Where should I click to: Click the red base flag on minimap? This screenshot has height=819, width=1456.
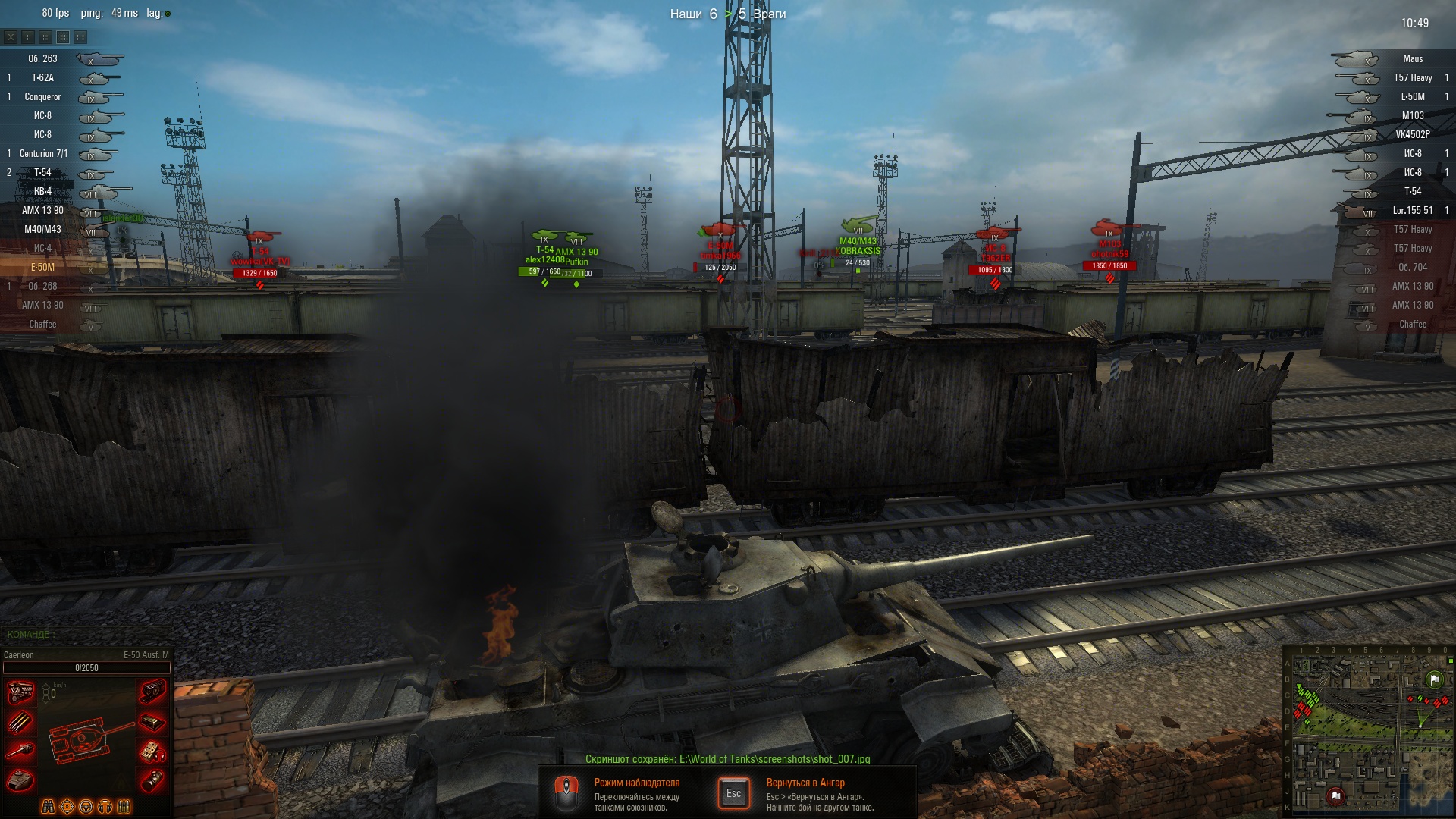[1335, 795]
